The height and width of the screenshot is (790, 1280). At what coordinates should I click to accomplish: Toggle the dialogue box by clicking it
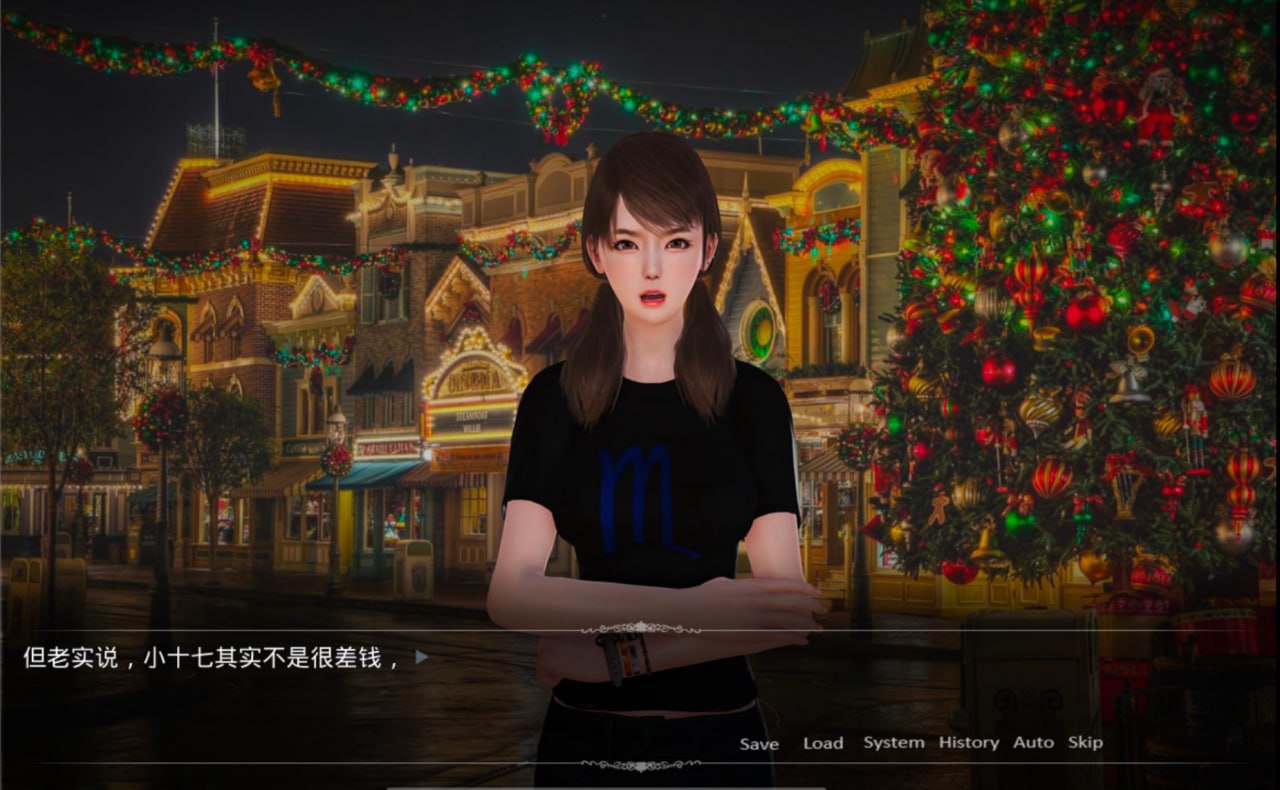(x=300, y=700)
